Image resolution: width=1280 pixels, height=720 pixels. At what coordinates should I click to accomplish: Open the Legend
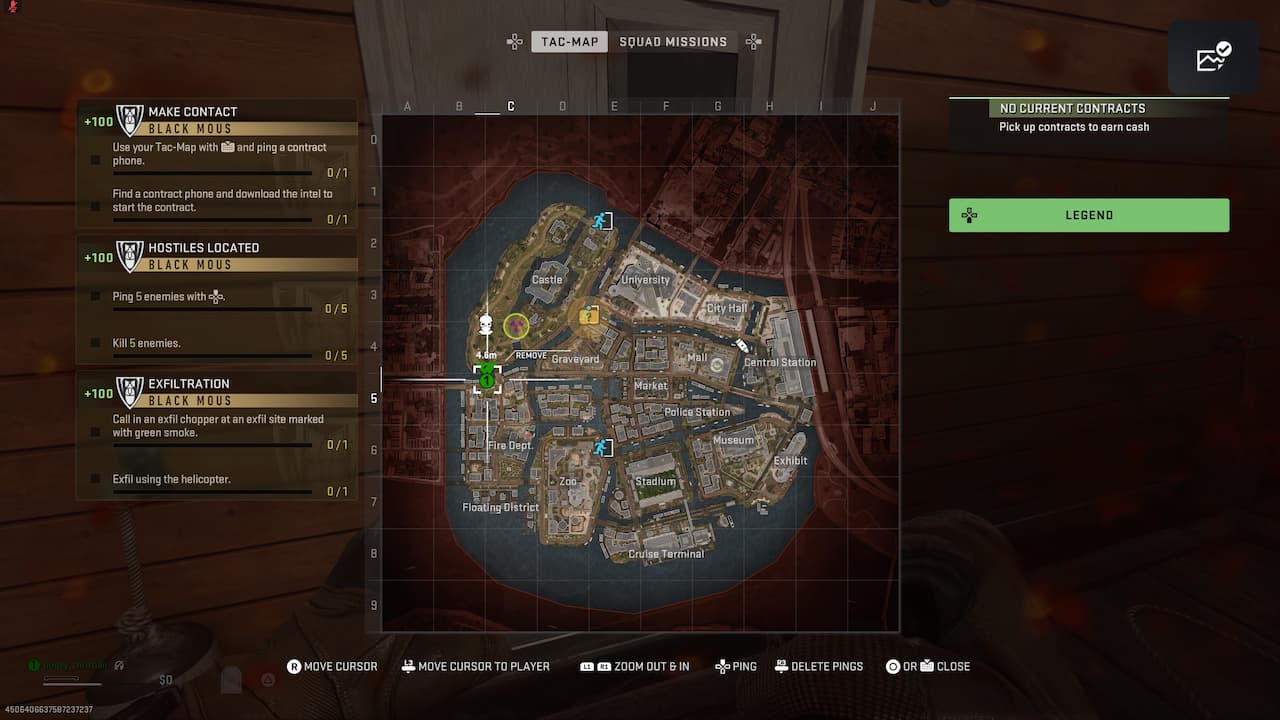[x=1089, y=215]
